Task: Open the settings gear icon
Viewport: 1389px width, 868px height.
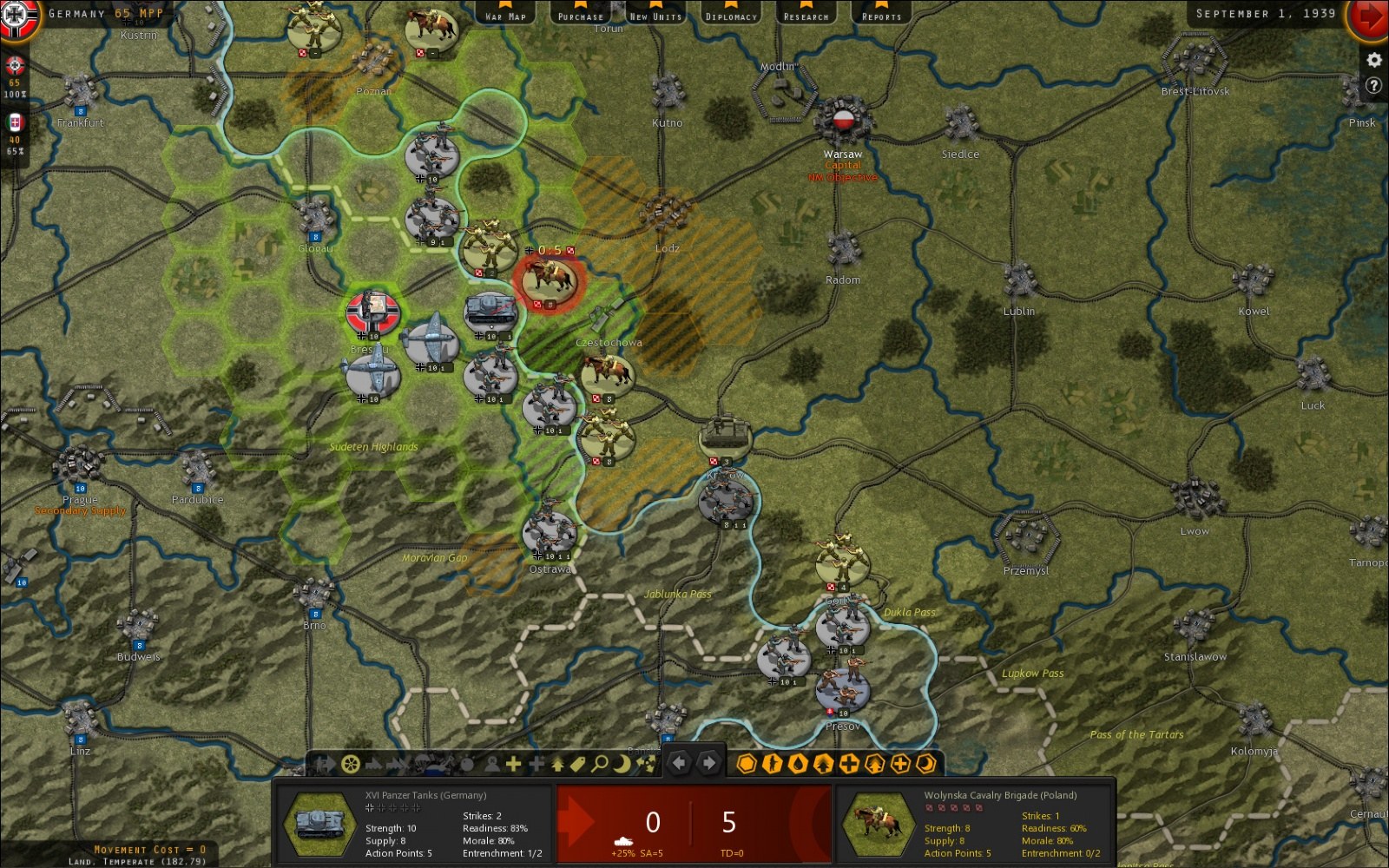Action: tap(1373, 59)
